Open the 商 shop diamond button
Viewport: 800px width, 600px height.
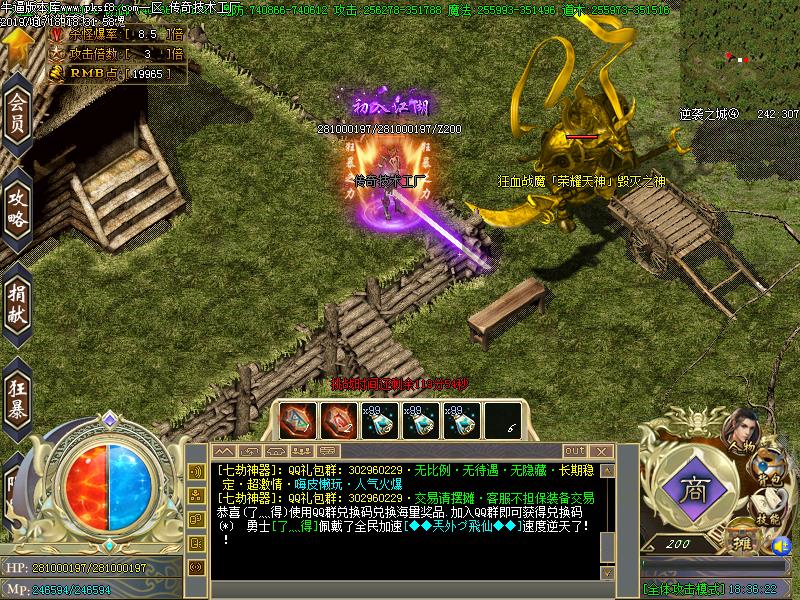pyautogui.click(x=692, y=488)
